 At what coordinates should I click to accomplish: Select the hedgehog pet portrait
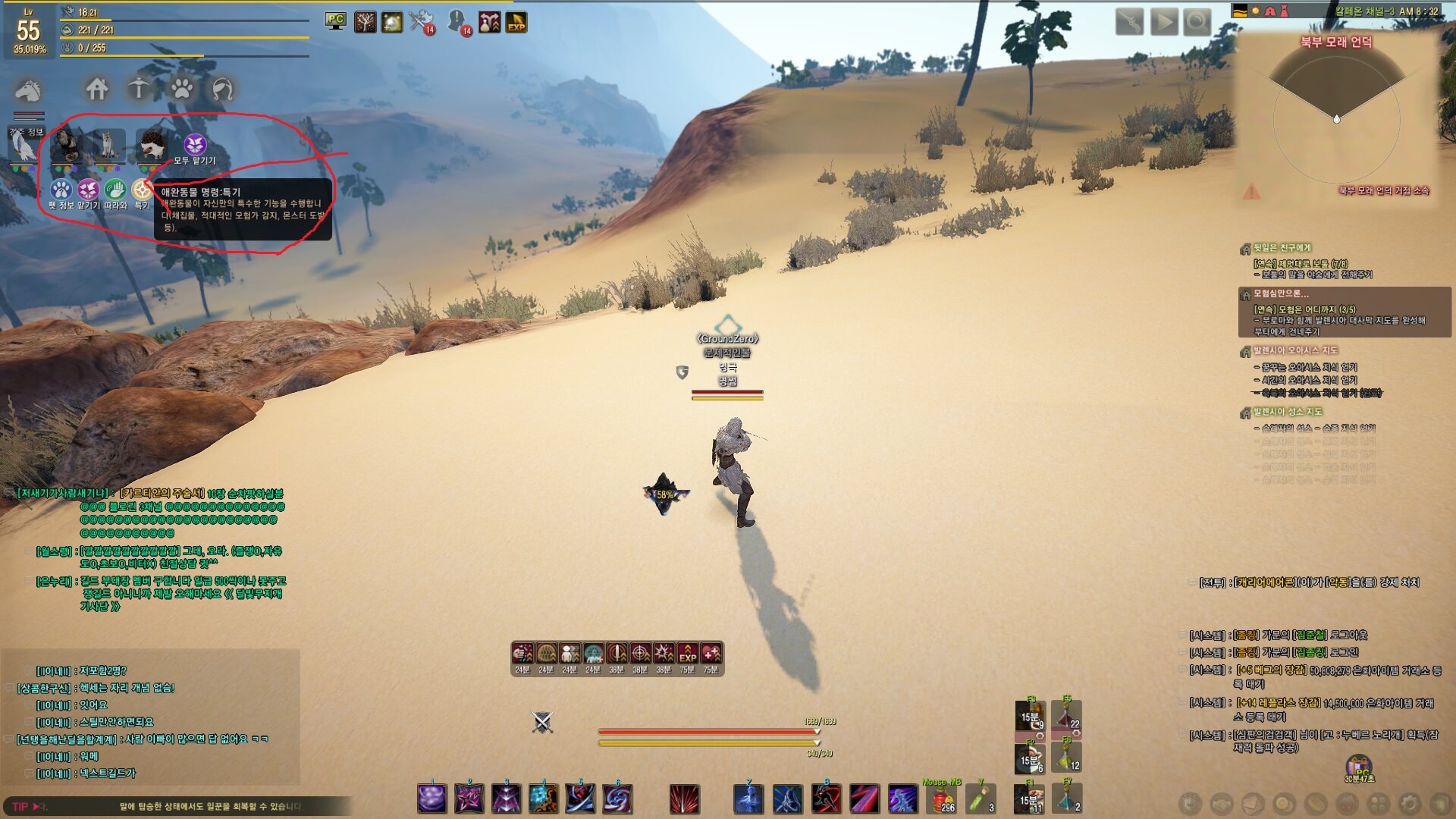pos(152,144)
